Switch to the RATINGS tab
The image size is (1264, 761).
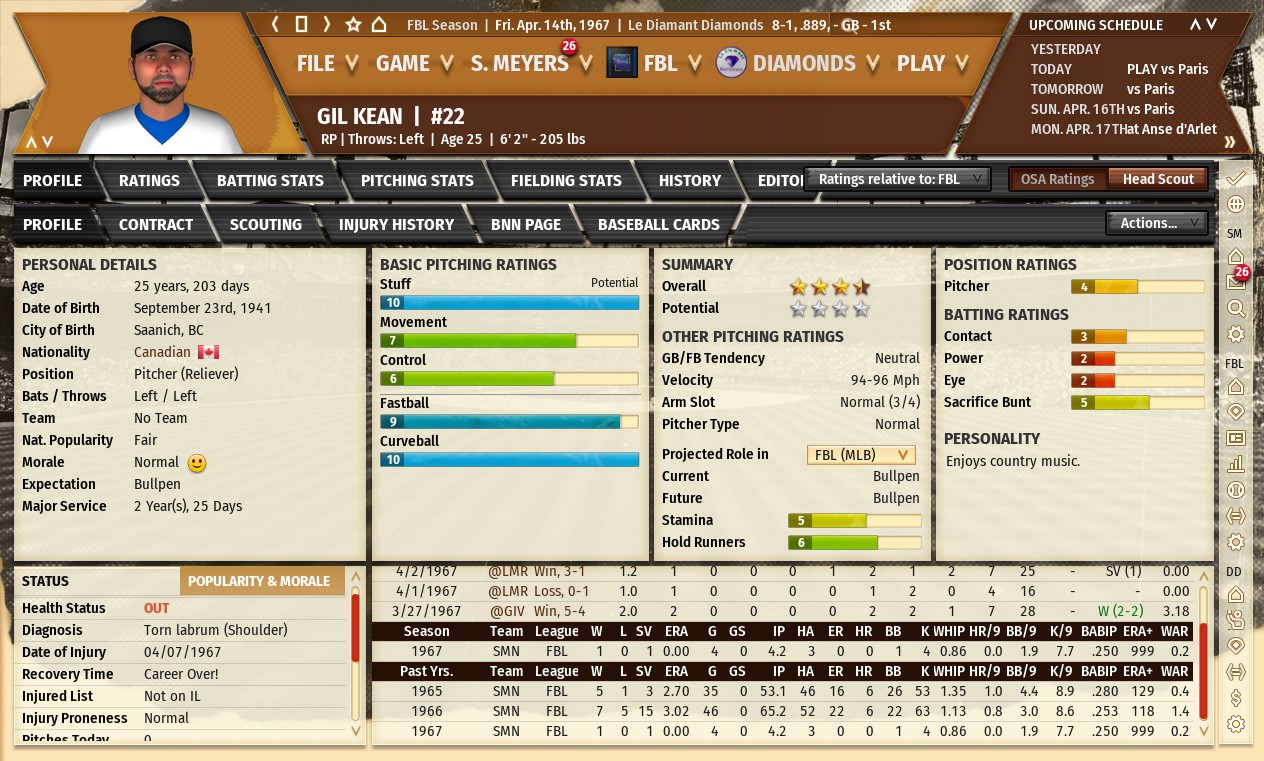pyautogui.click(x=149, y=180)
